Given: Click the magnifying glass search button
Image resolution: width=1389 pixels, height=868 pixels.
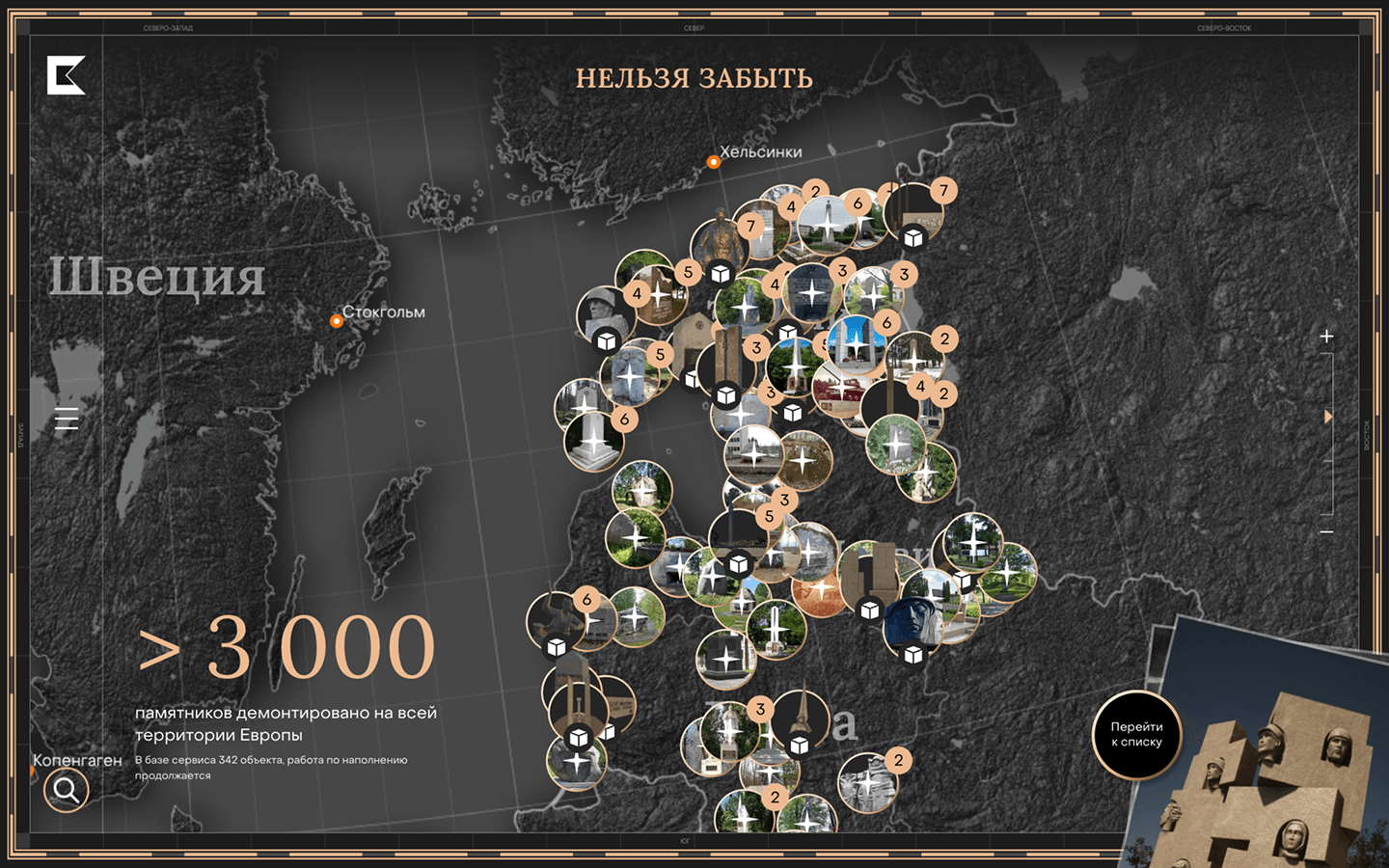Looking at the screenshot, I should (67, 791).
